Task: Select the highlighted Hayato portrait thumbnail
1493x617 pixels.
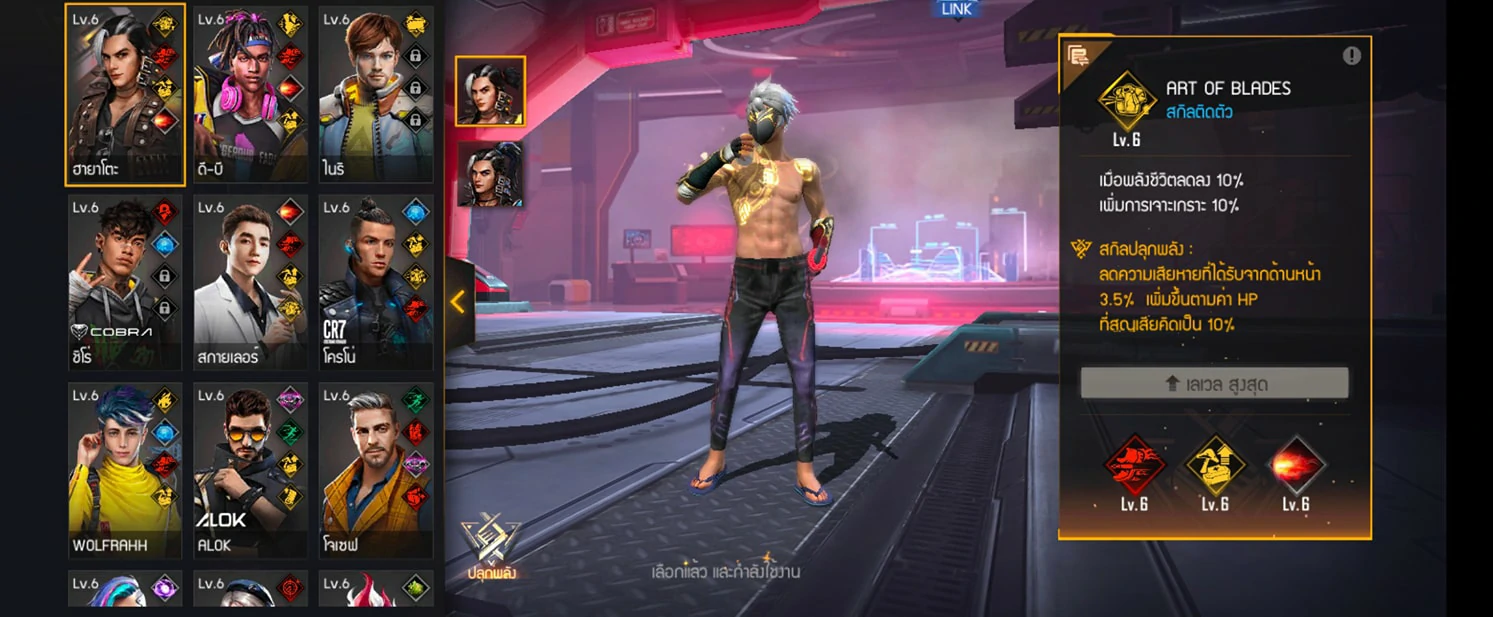Action: 490,91
